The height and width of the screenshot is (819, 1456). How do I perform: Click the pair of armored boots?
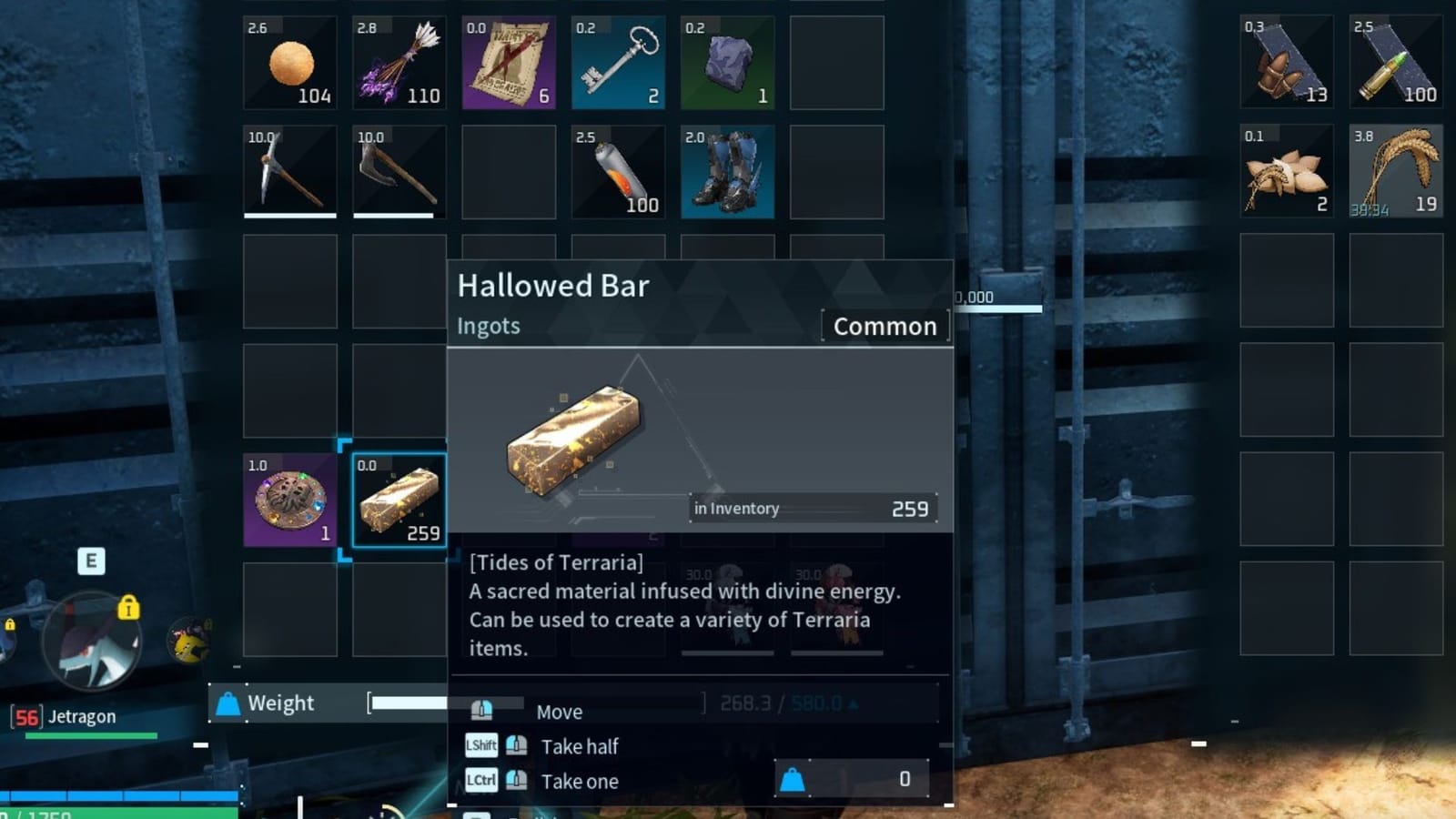coord(726,171)
